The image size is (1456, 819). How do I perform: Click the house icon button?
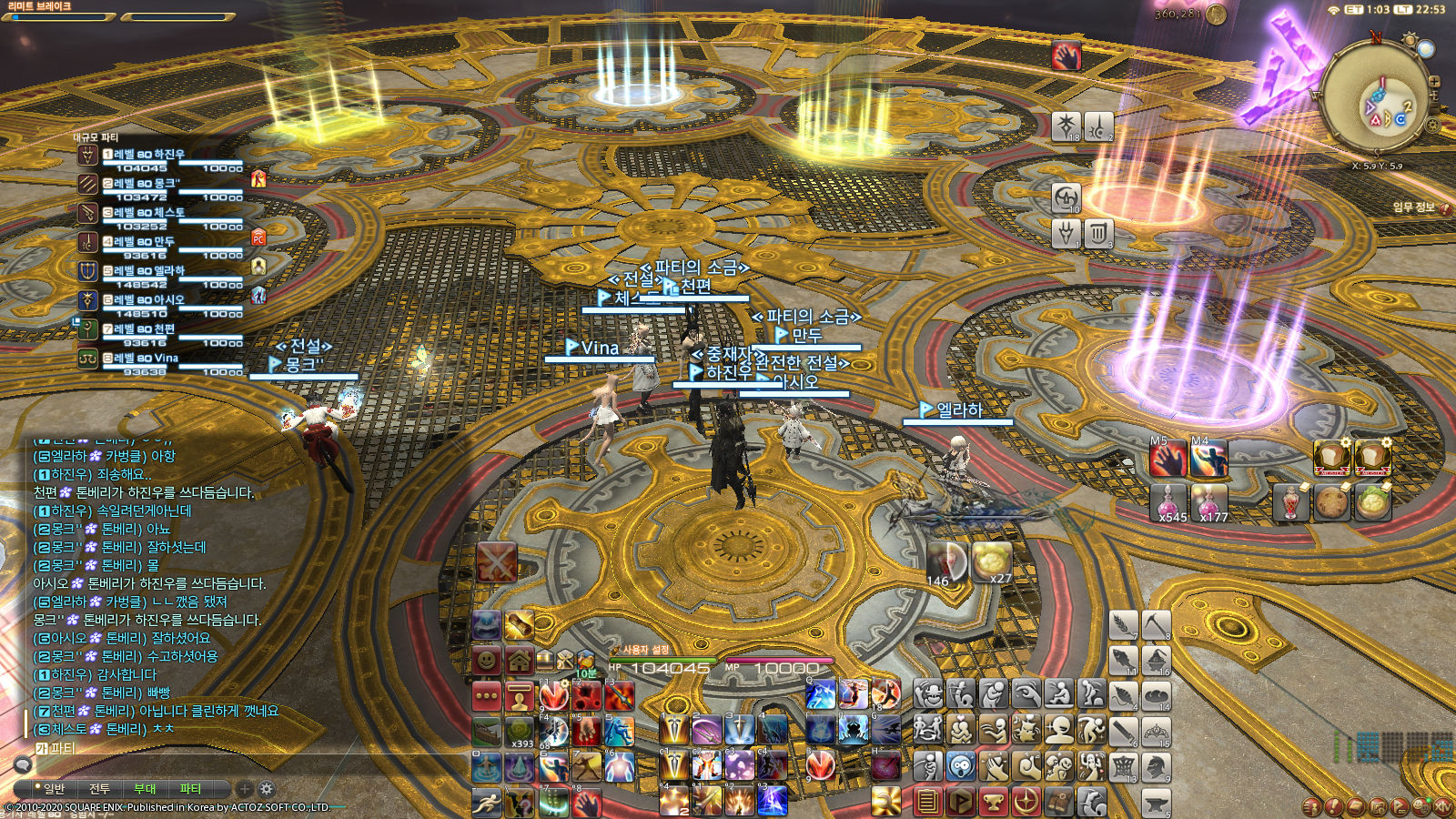click(x=520, y=660)
